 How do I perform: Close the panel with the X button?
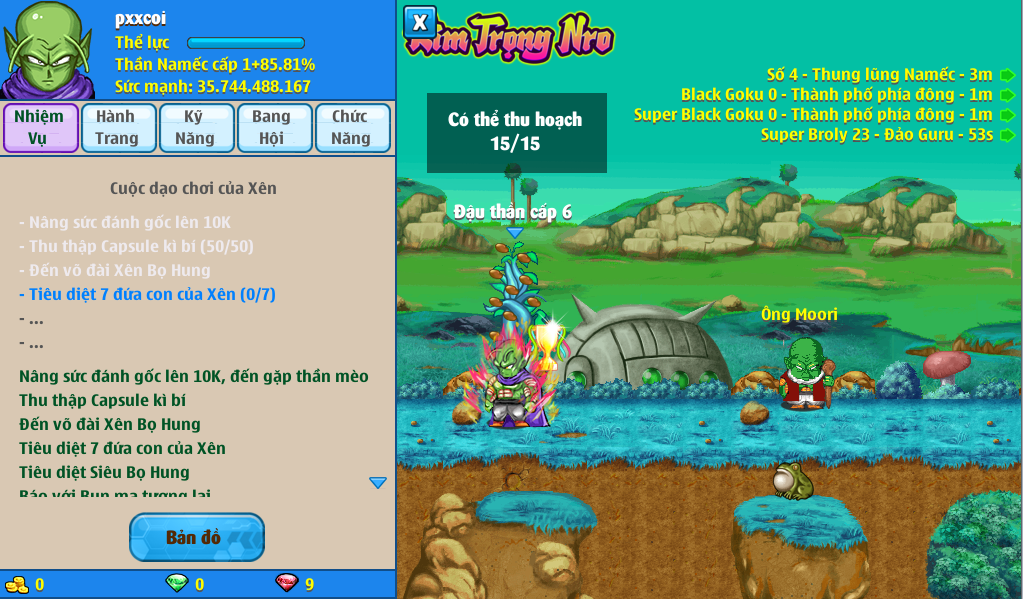[x=420, y=22]
